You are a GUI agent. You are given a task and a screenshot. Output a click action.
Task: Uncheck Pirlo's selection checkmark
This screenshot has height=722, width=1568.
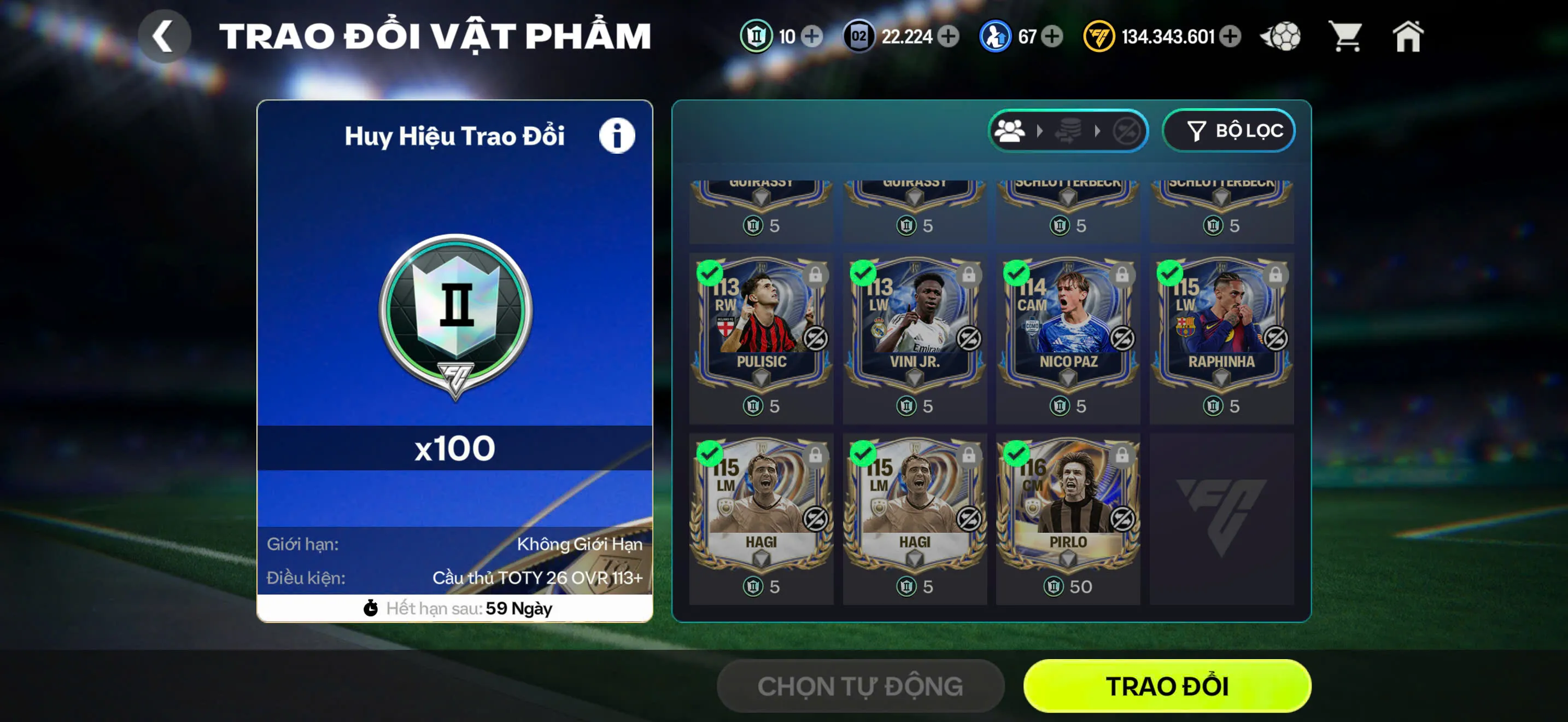(1015, 453)
